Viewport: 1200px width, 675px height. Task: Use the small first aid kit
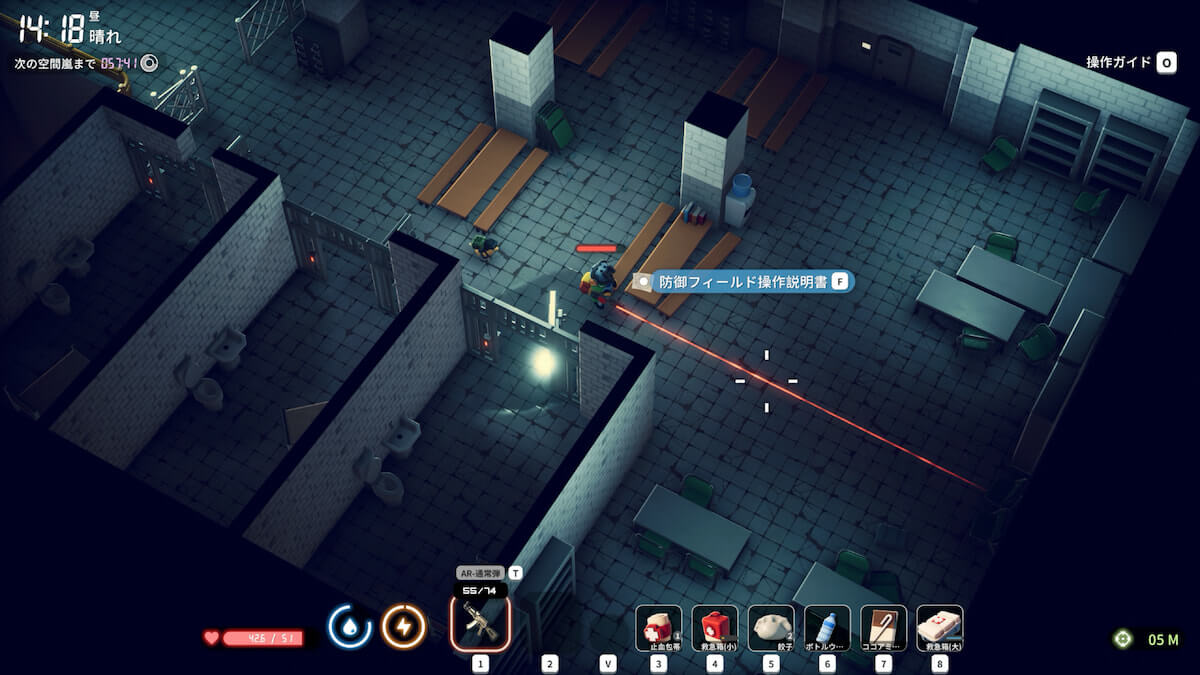point(715,628)
